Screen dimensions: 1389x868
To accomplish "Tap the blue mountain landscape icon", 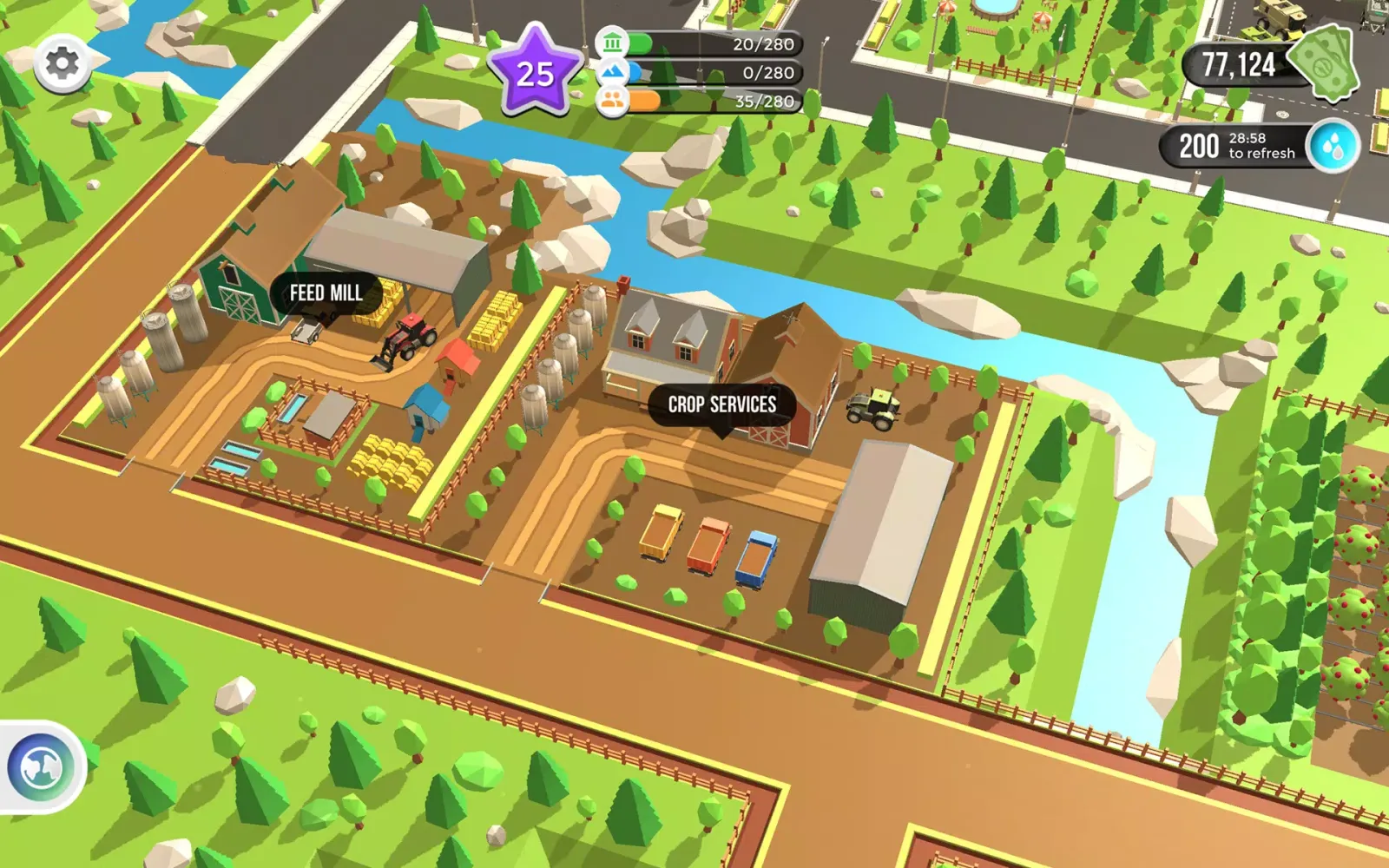I will tap(613, 72).
